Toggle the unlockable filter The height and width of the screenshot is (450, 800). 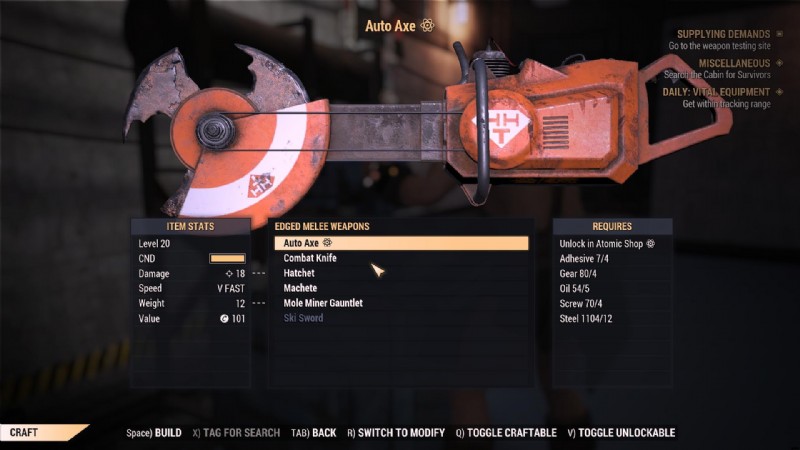coord(621,433)
